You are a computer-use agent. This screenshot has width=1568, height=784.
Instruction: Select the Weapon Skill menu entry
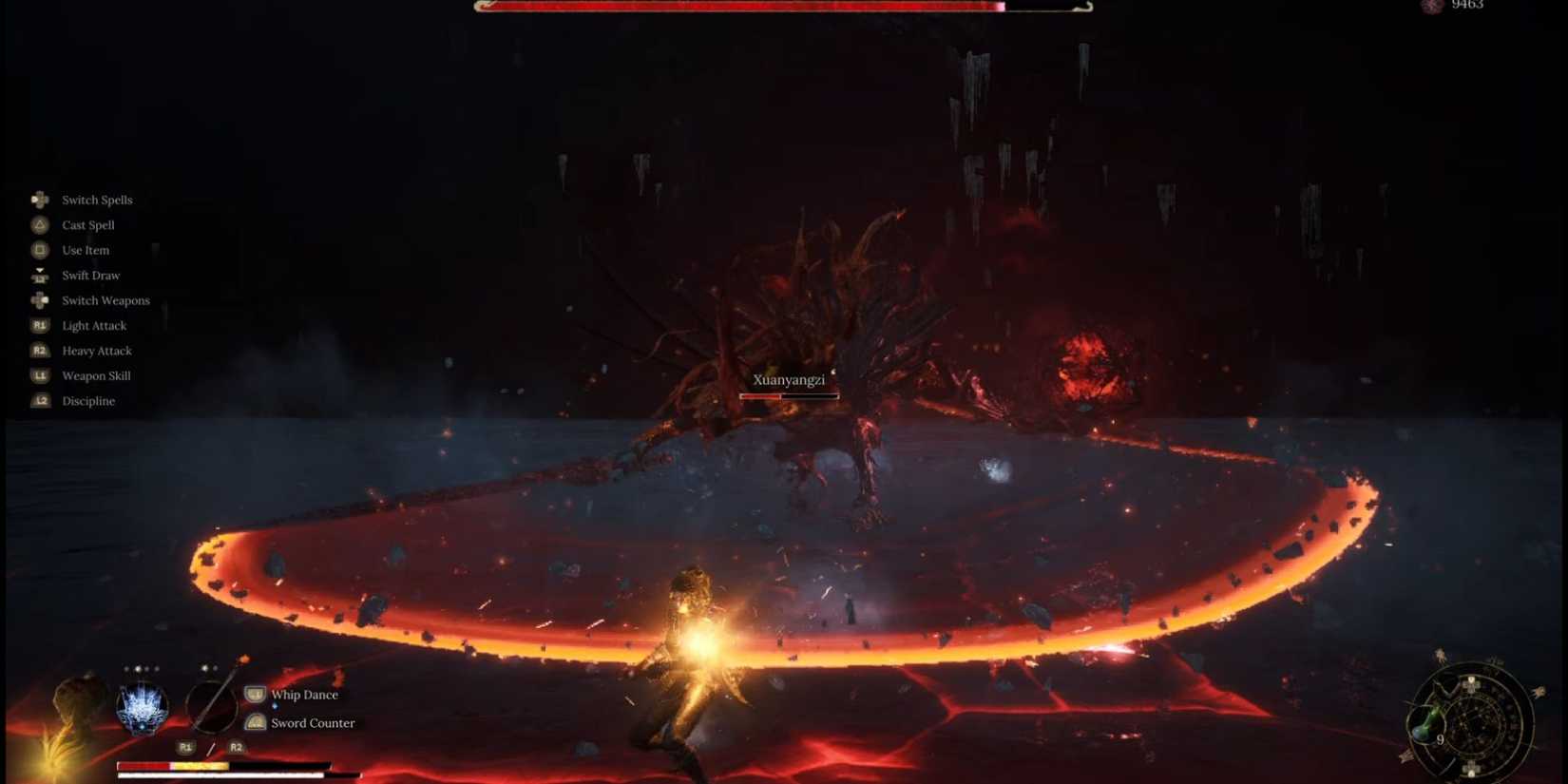pos(95,375)
